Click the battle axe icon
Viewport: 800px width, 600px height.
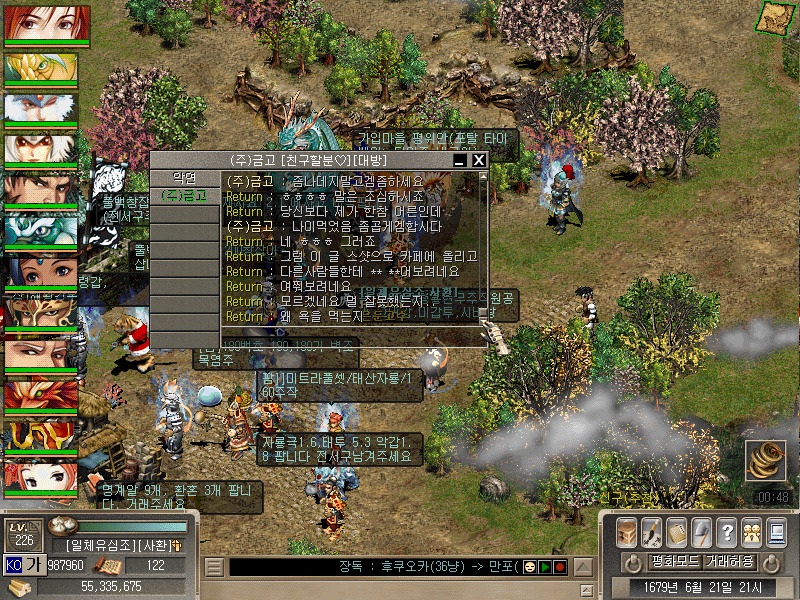click(x=701, y=531)
